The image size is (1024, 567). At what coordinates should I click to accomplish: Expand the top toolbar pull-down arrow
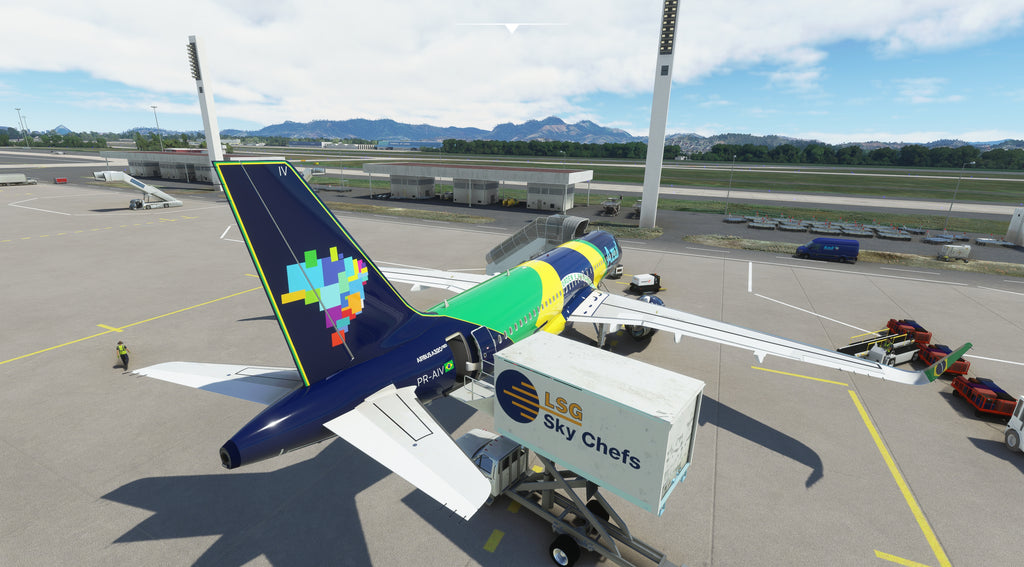click(512, 28)
